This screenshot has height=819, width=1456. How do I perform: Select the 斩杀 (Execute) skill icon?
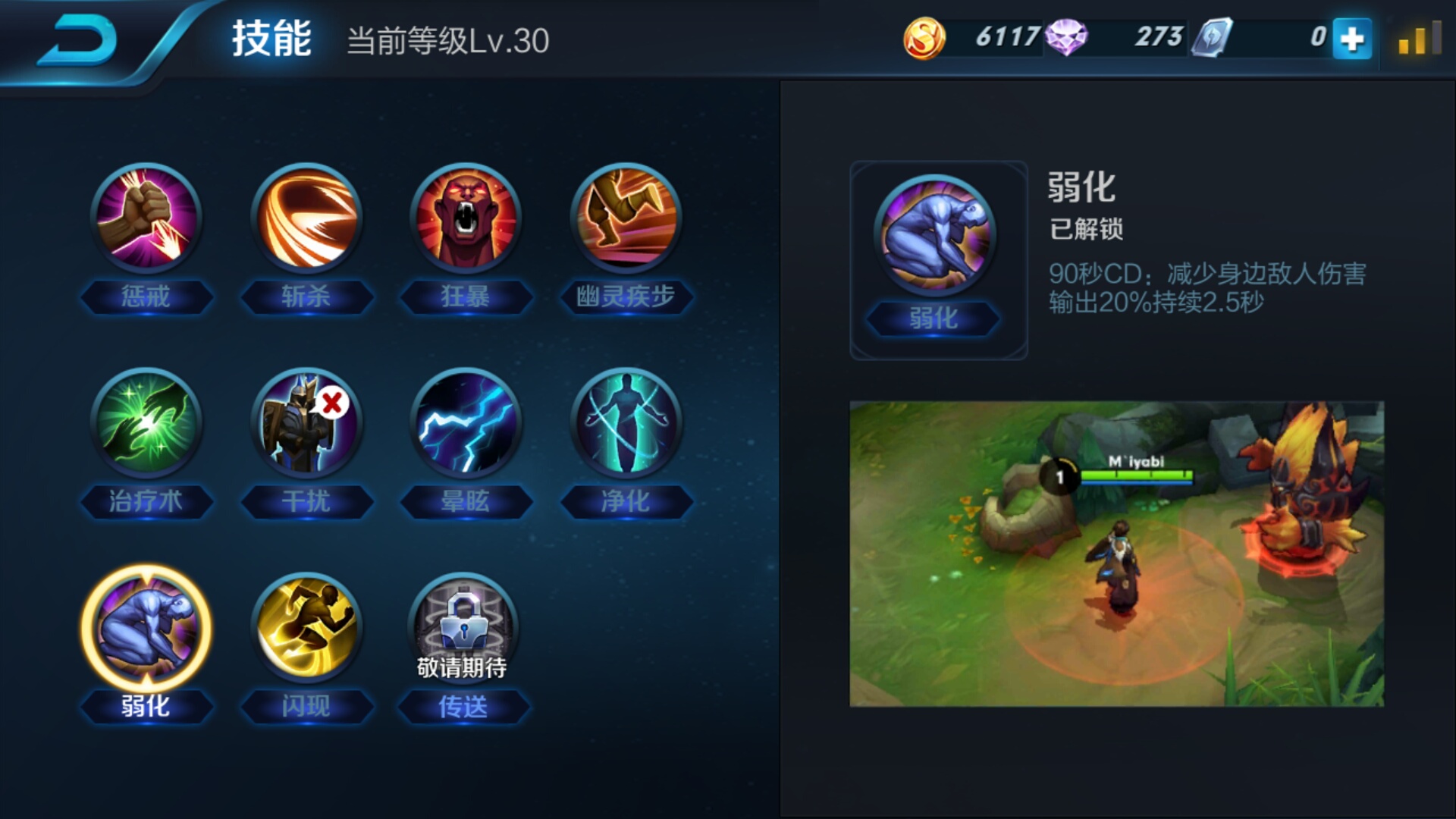(306, 219)
